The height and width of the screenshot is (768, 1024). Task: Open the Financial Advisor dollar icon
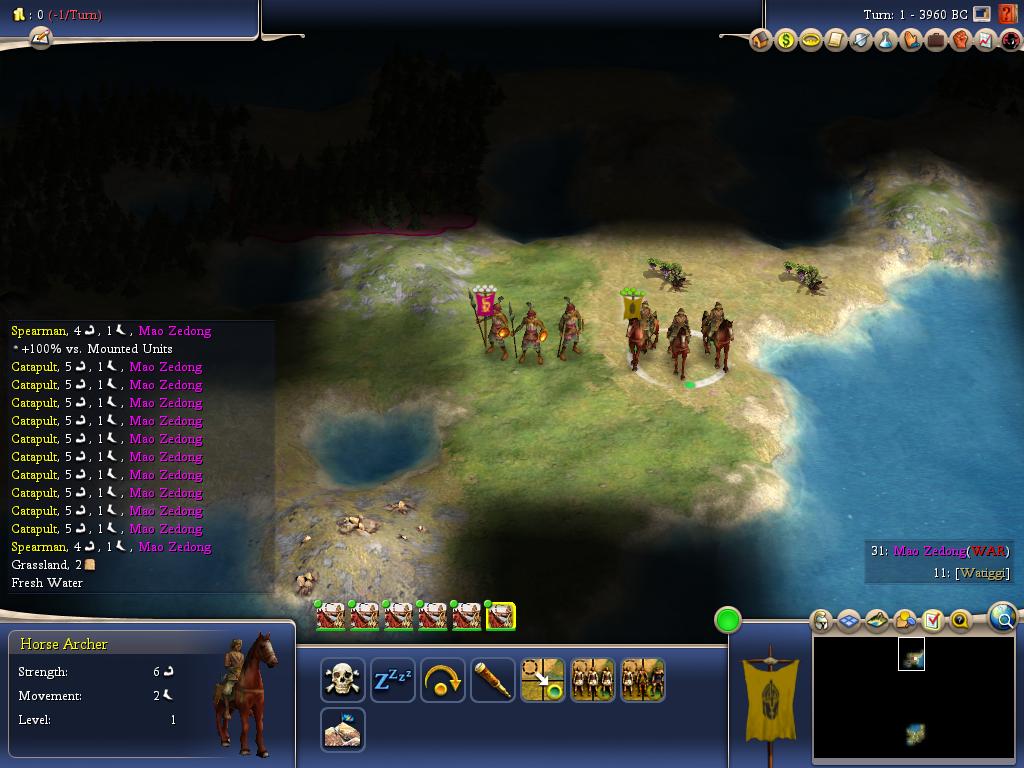point(786,41)
